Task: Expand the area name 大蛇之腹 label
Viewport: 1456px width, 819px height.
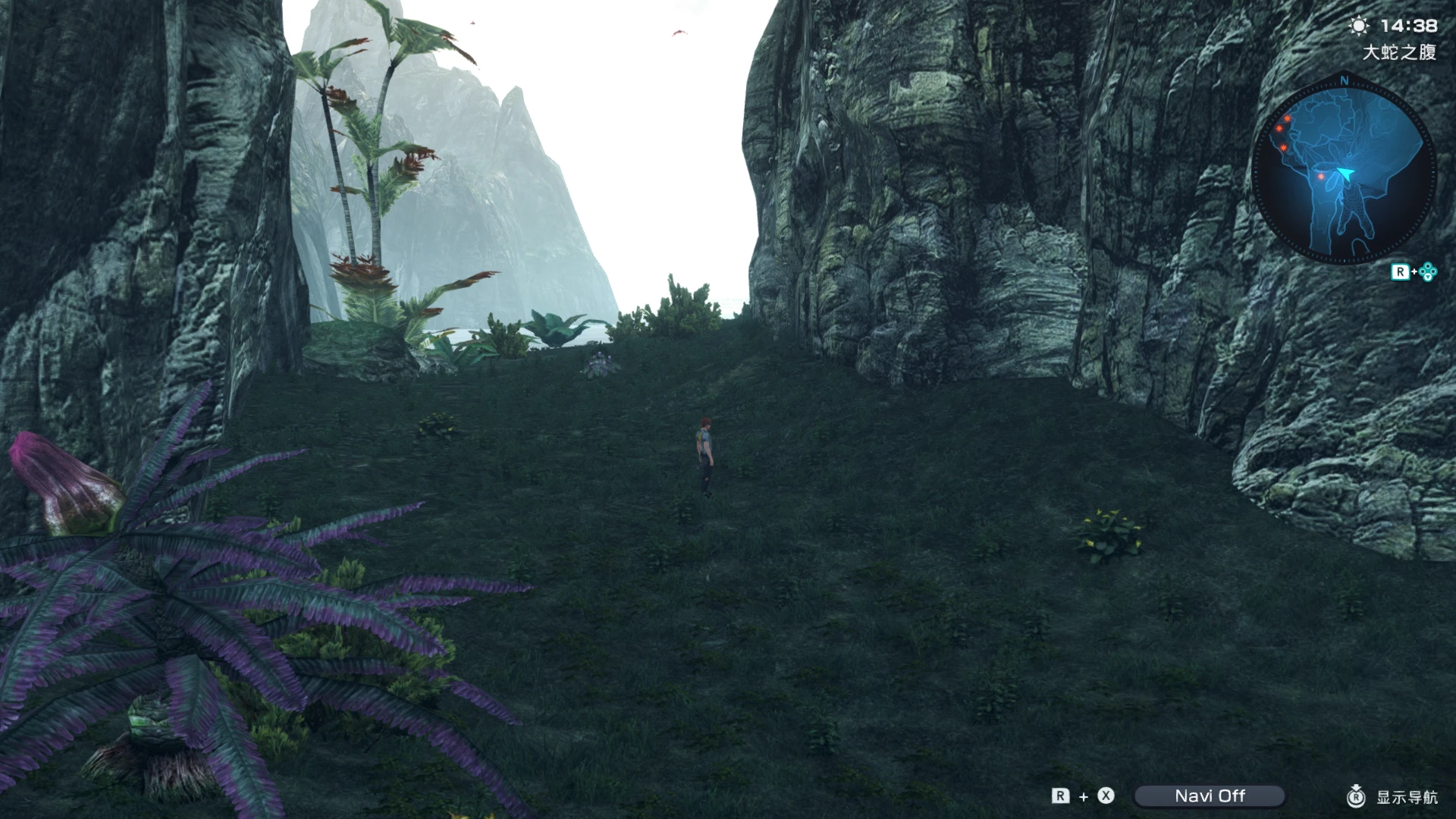Action: tap(1400, 52)
